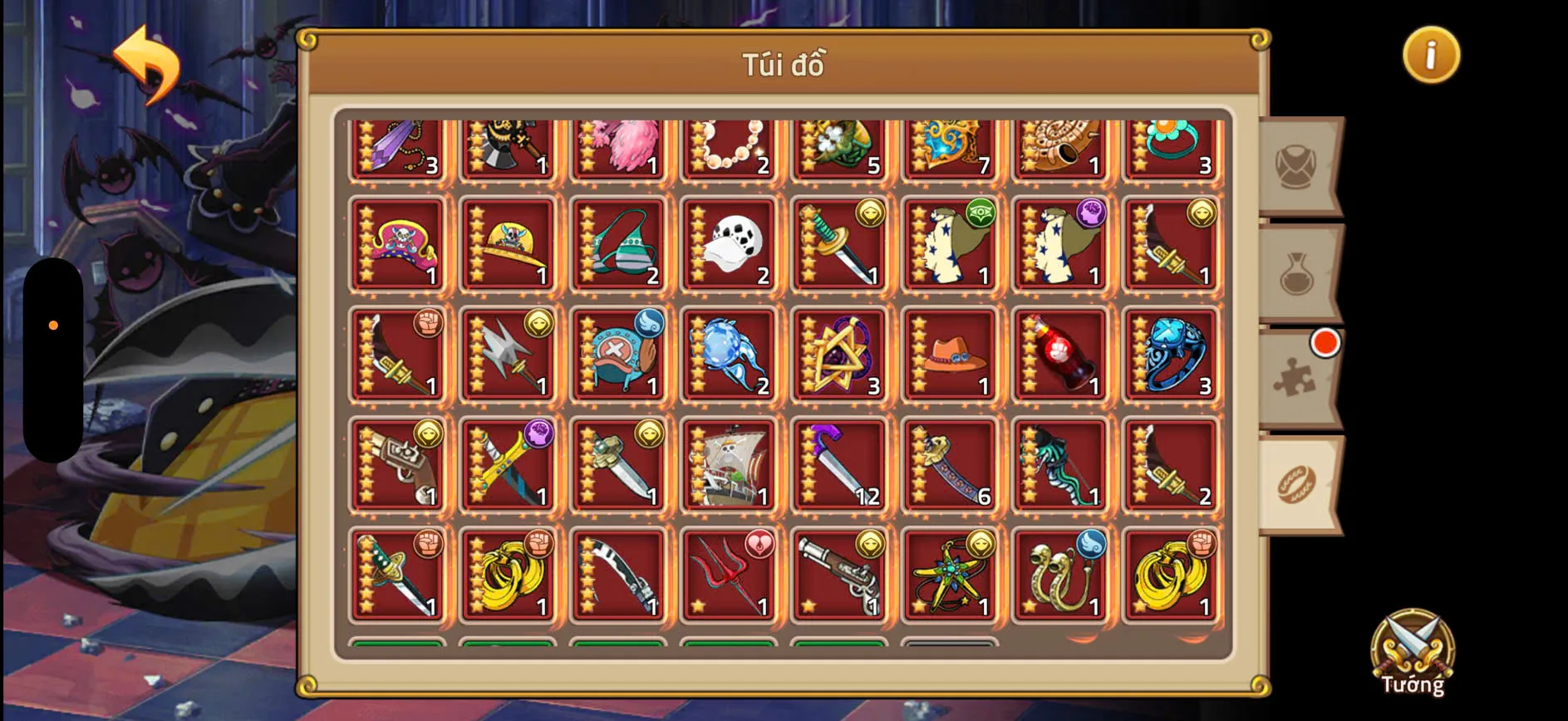Viewport: 1568px width, 721px height.
Task: Select the white spotted Law hat item
Action: tap(729, 243)
